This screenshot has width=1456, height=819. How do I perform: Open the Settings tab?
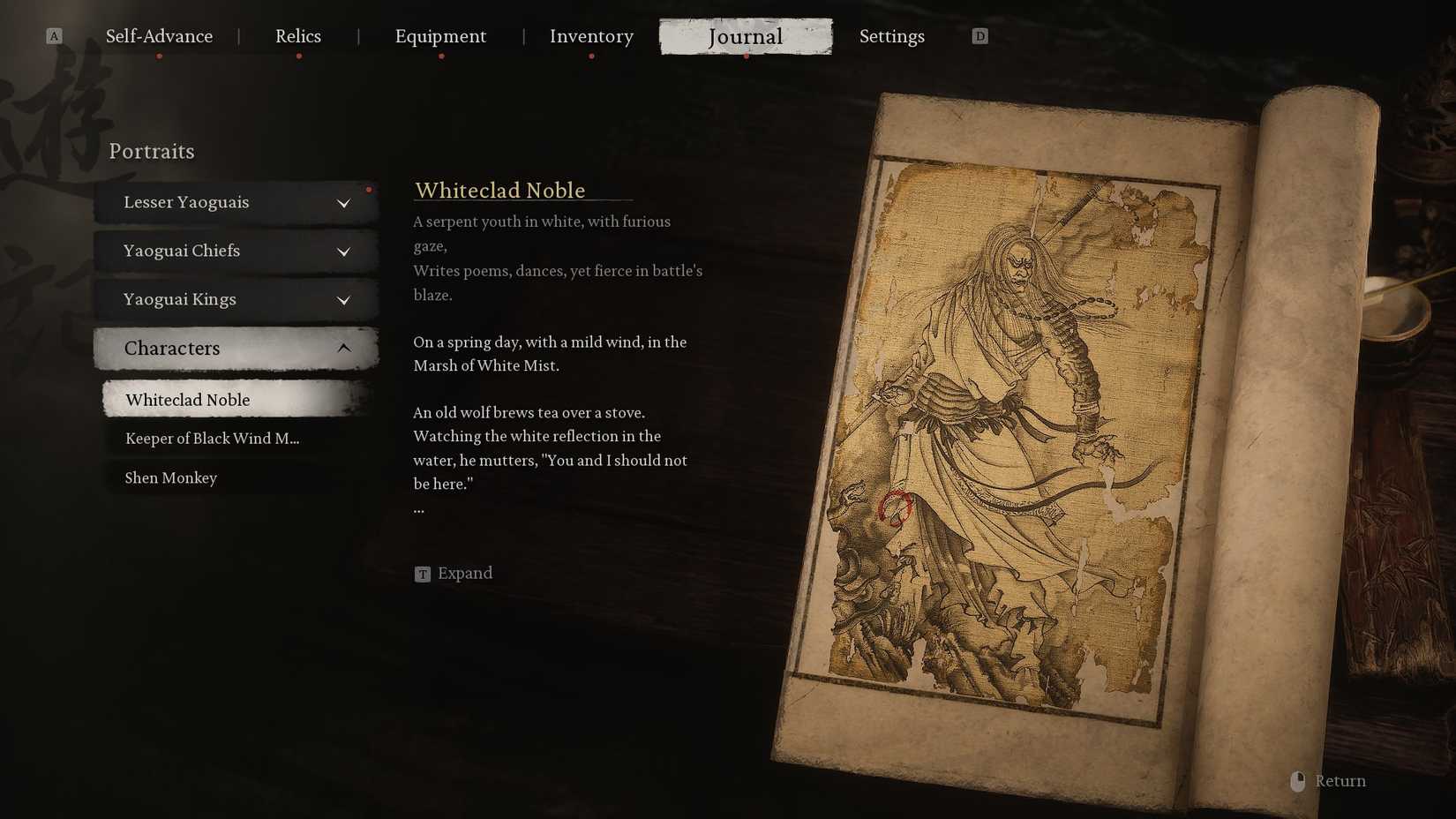click(x=892, y=36)
